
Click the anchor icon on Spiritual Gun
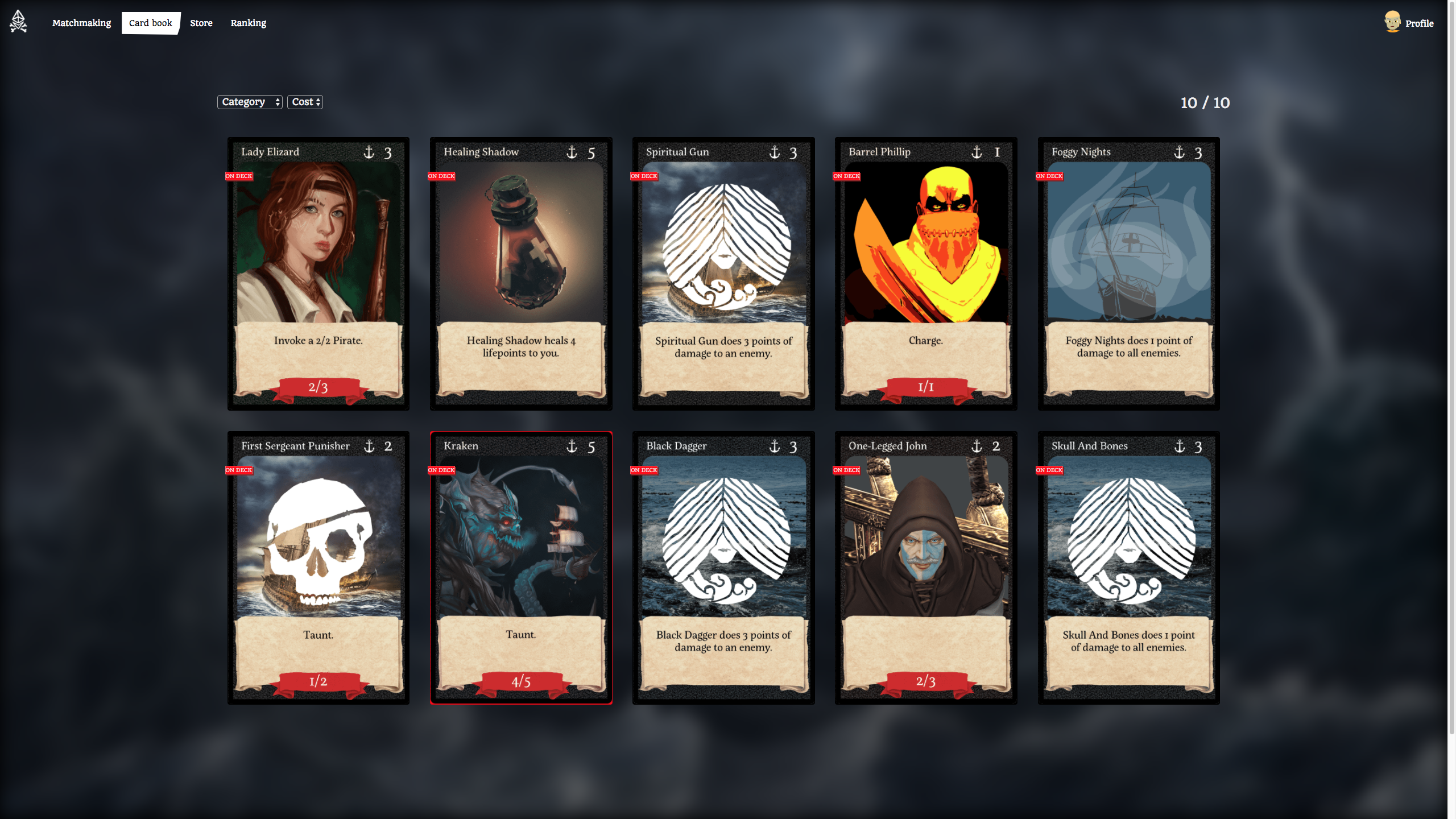pyautogui.click(x=776, y=152)
